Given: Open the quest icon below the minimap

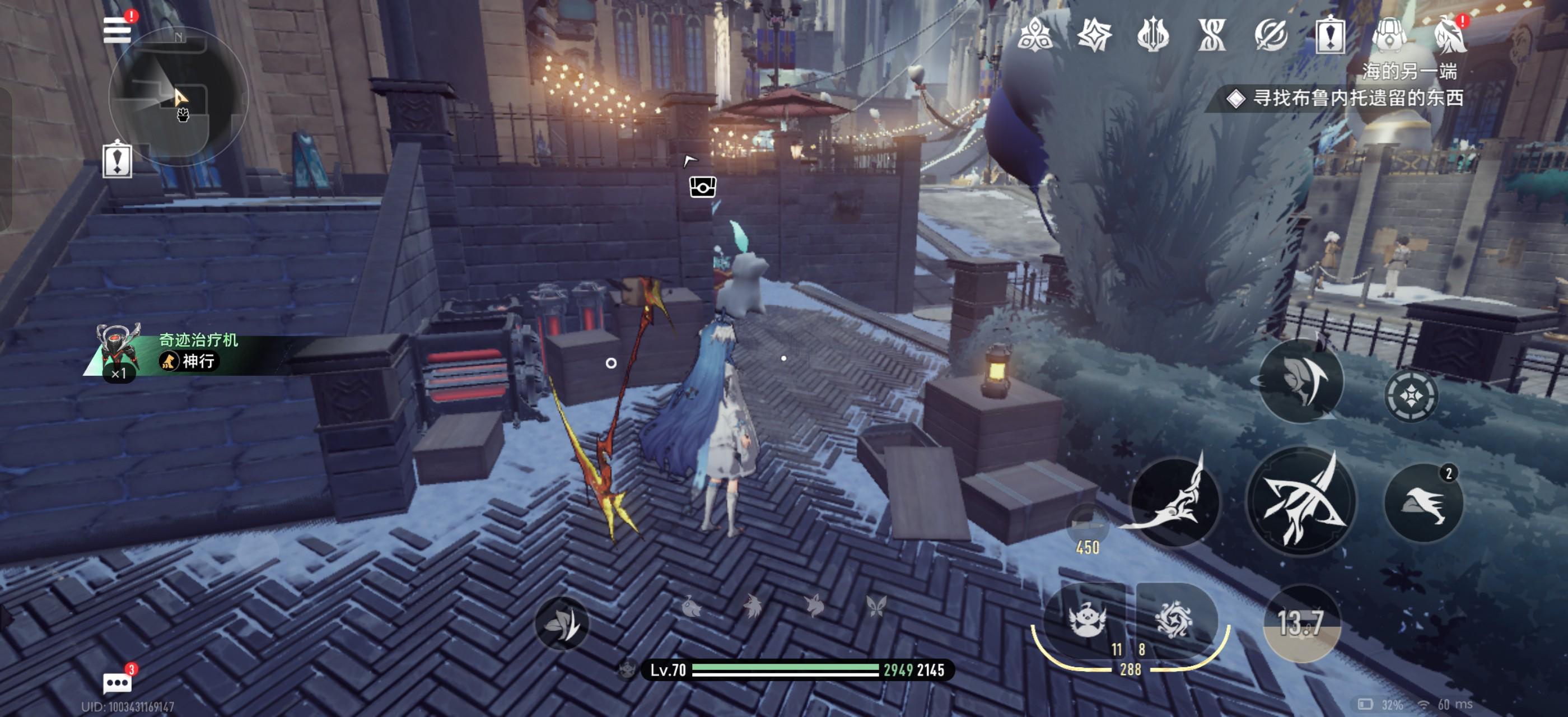Looking at the screenshot, I should click(x=118, y=160).
